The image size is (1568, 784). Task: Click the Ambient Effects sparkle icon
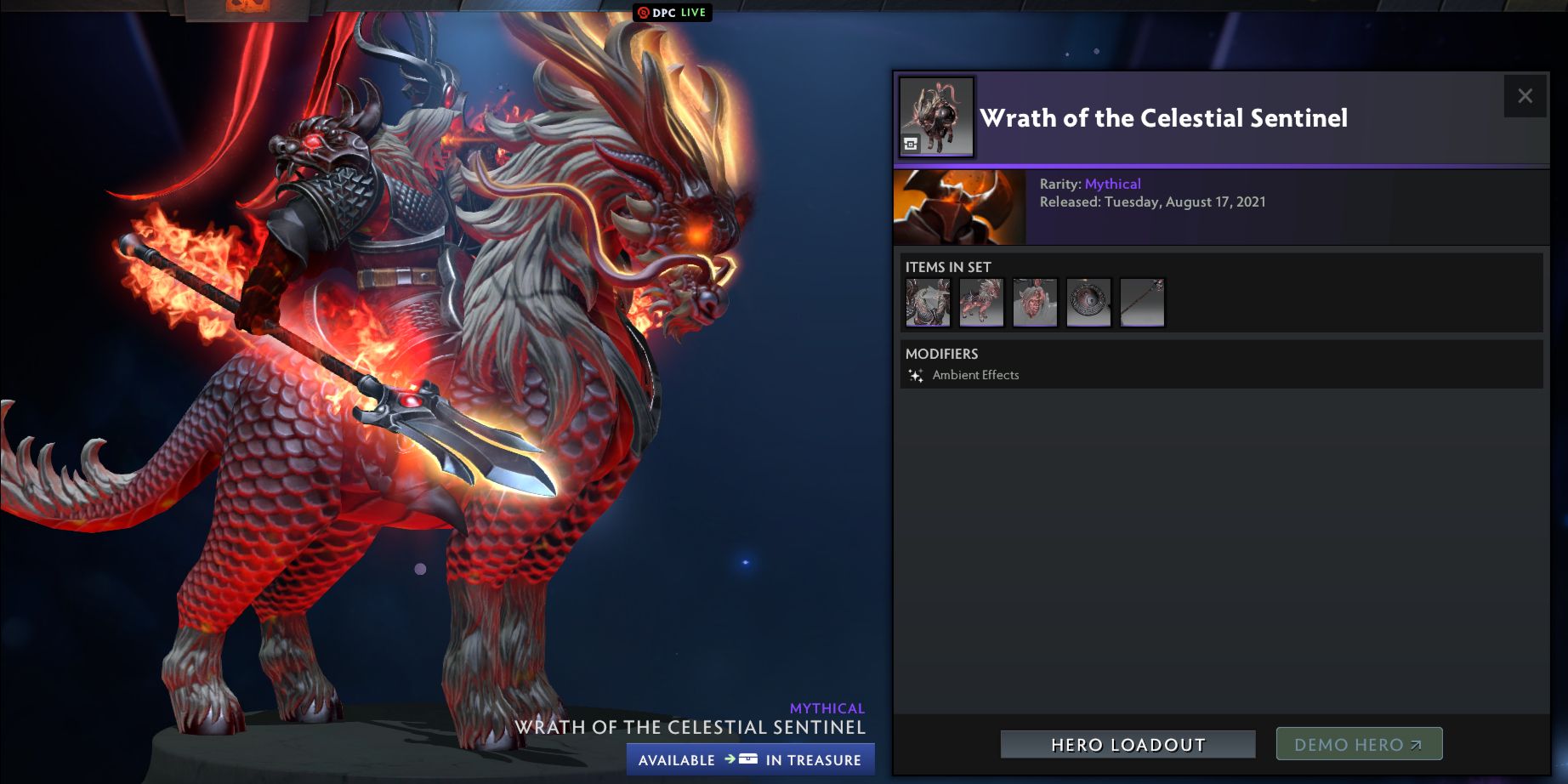(916, 374)
